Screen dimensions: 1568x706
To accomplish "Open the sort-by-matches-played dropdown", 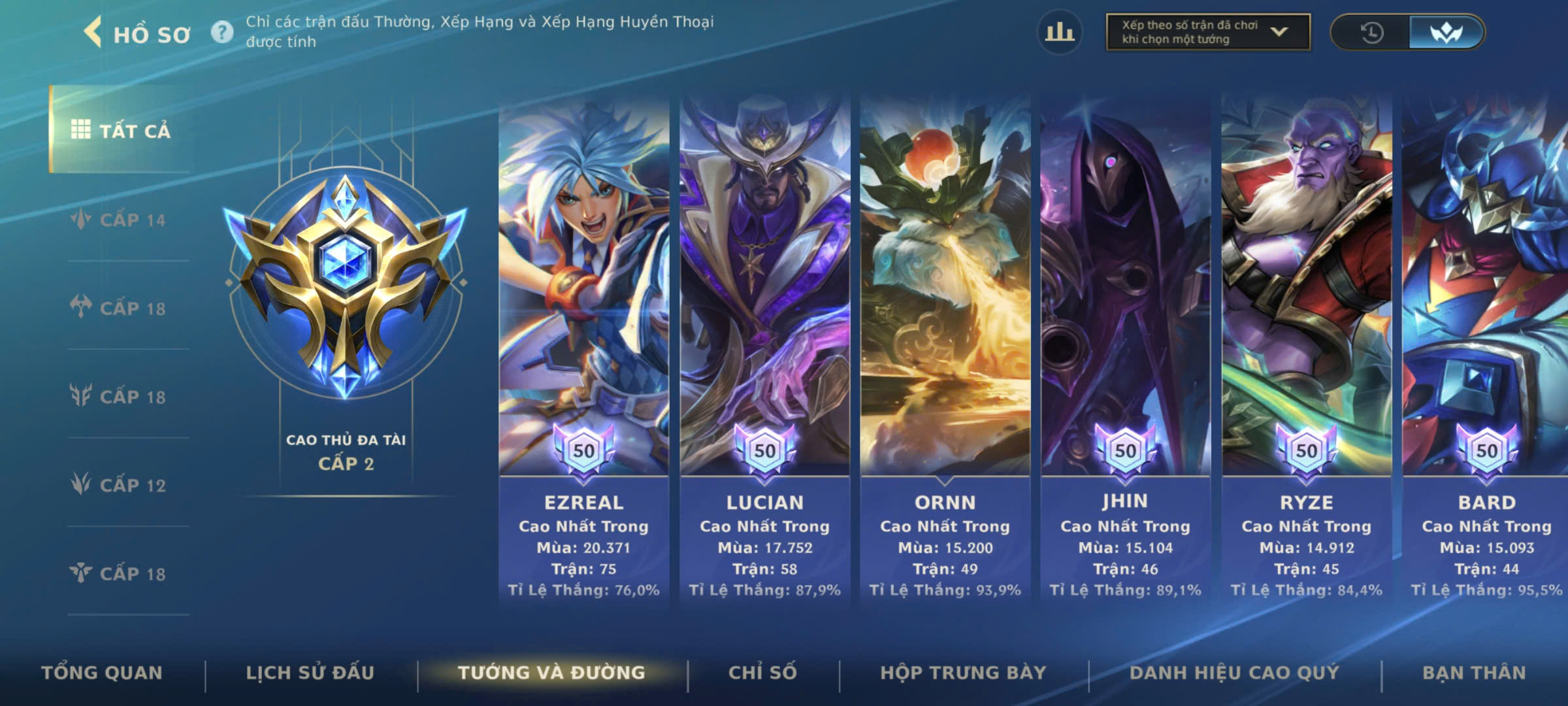I will (x=1207, y=32).
